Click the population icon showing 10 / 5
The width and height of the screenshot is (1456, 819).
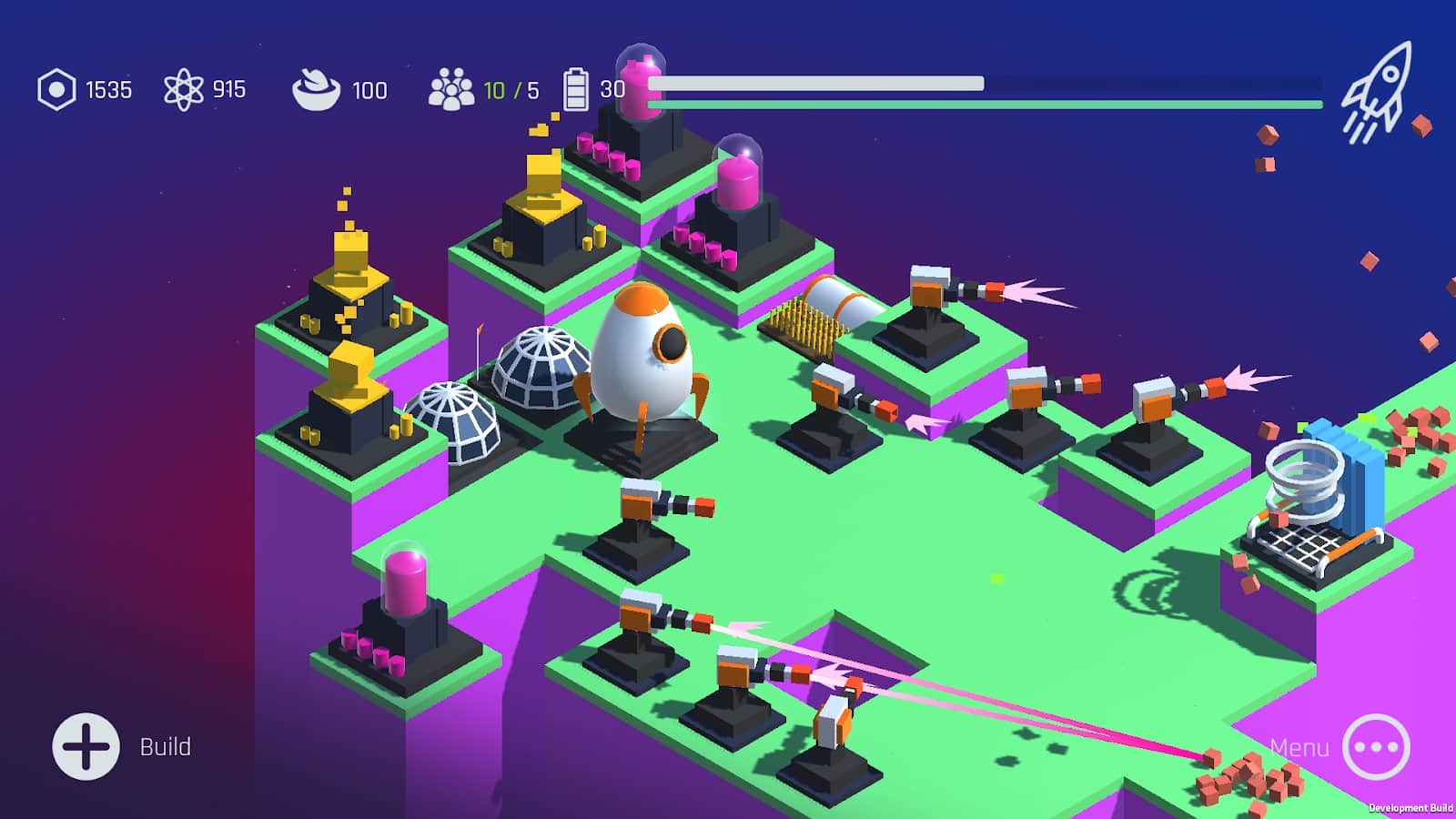coord(452,88)
